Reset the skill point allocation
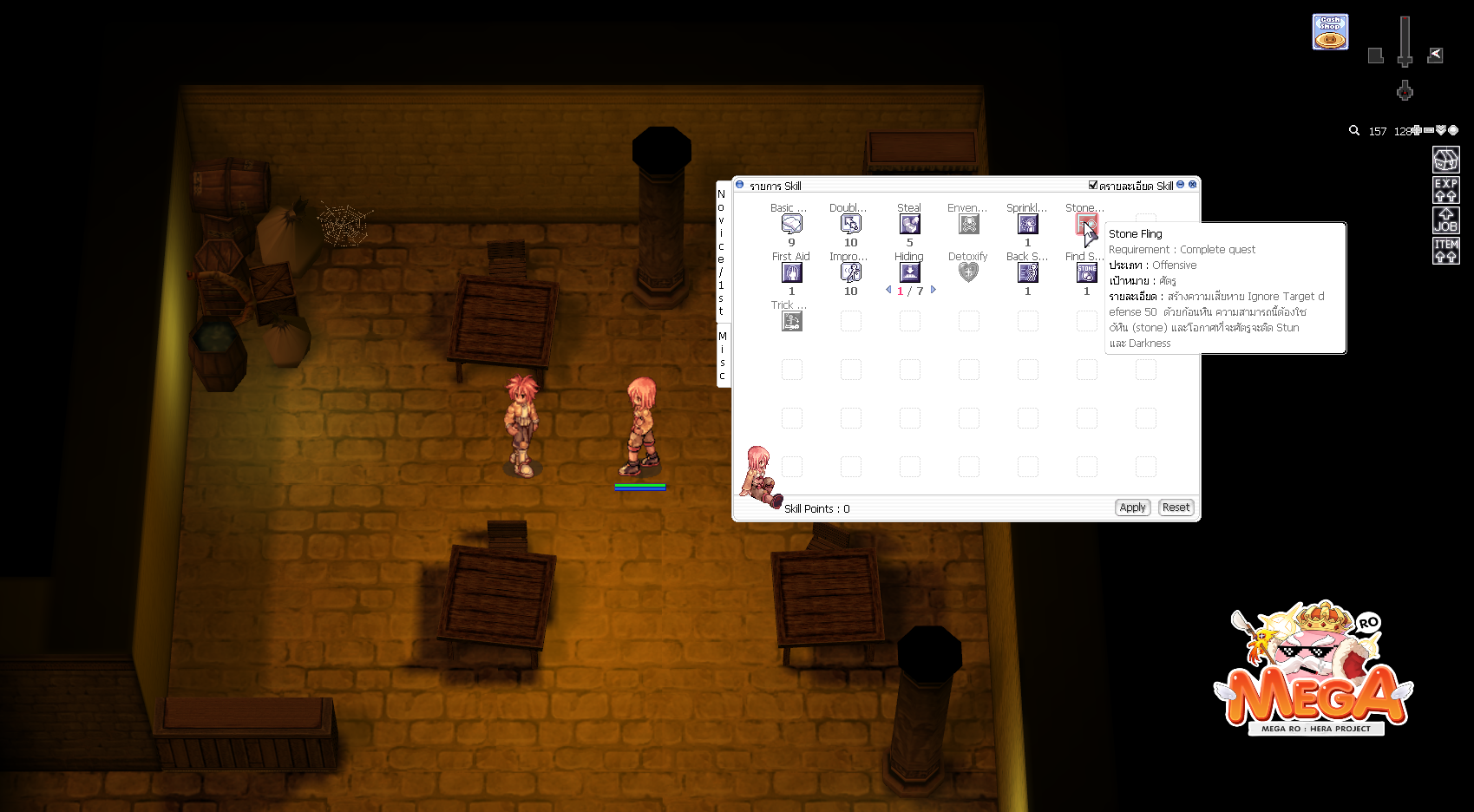The height and width of the screenshot is (812, 1474). 1176,507
